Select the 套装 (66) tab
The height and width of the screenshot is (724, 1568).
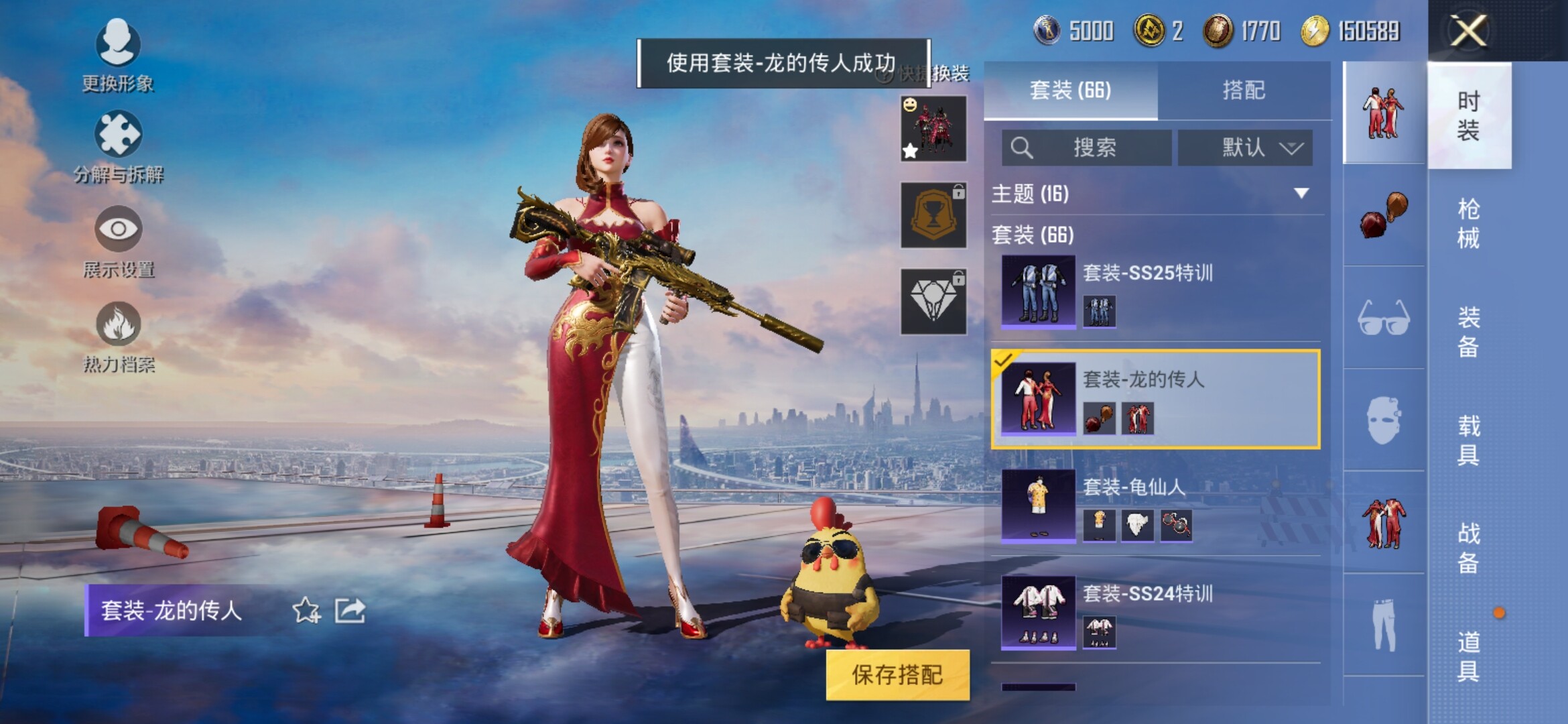[x=1070, y=90]
